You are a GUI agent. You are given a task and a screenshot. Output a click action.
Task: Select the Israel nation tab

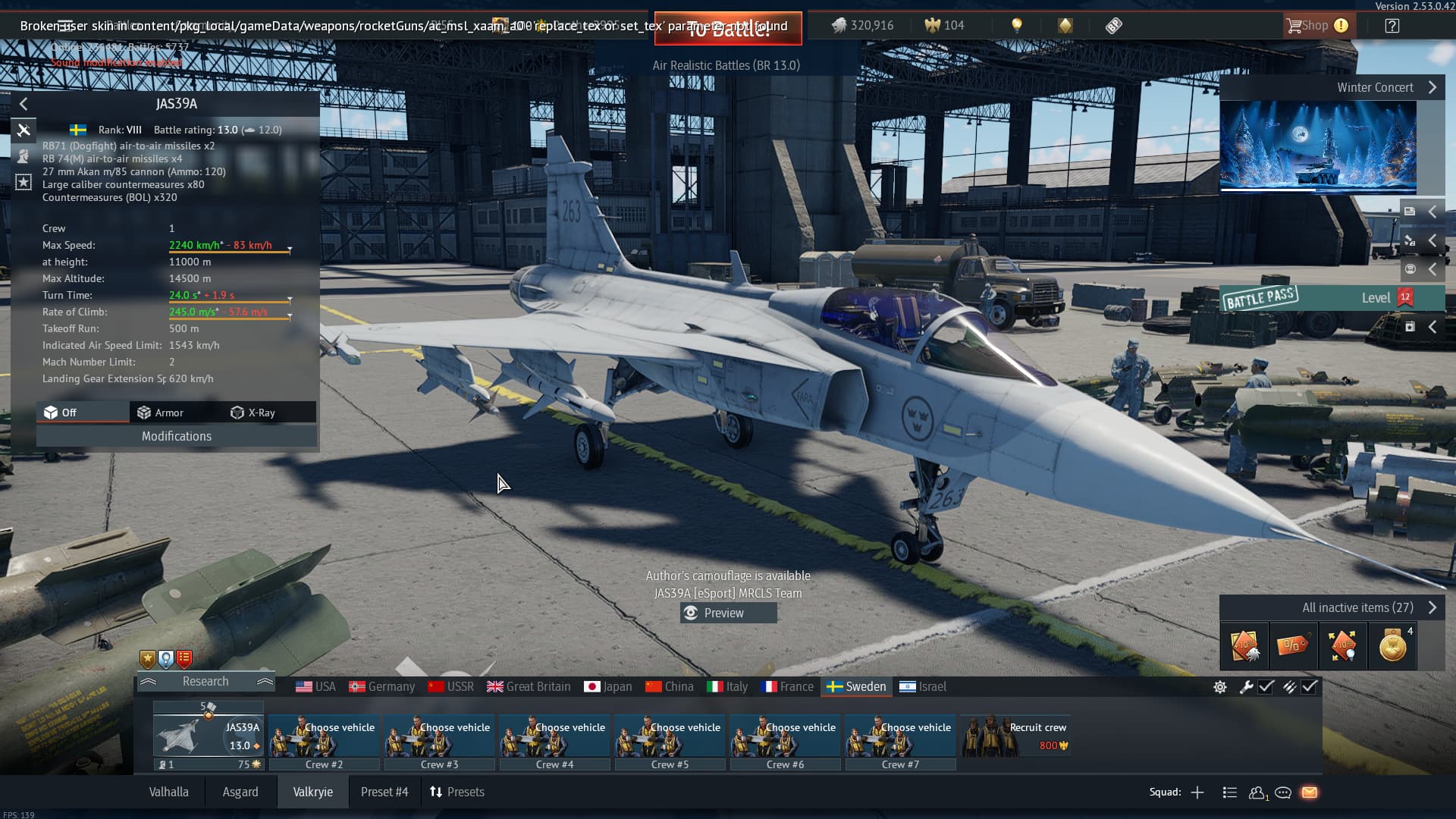[923, 686]
